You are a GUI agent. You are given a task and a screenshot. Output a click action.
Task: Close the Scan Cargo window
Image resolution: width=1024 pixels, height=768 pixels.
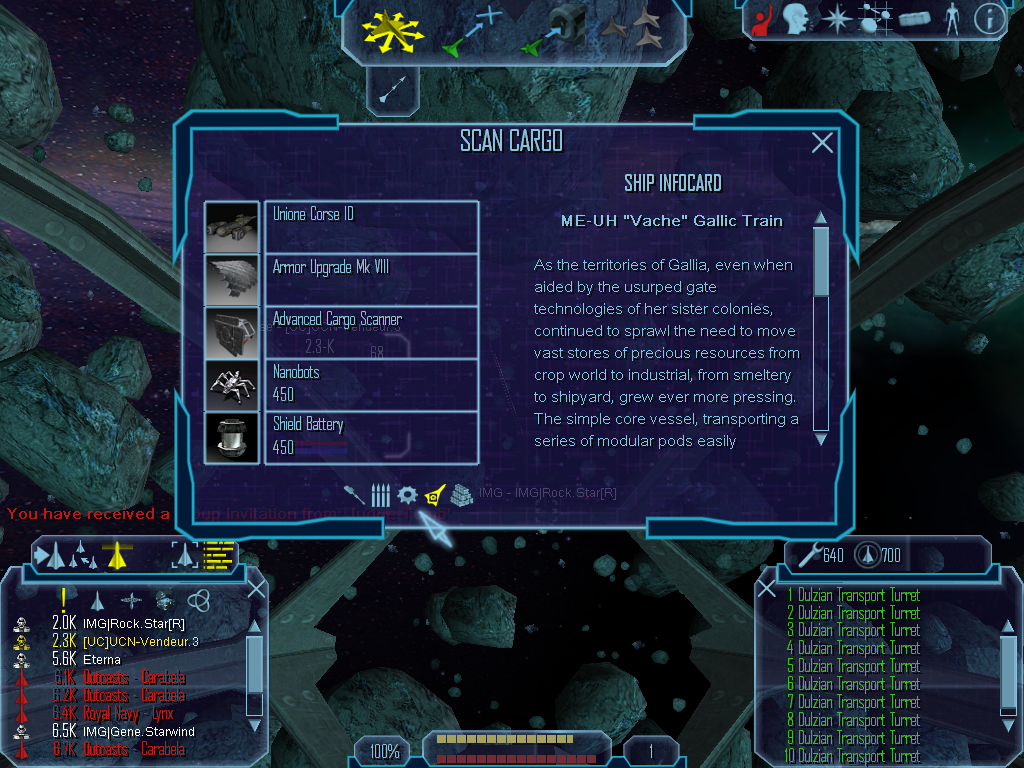tap(822, 143)
